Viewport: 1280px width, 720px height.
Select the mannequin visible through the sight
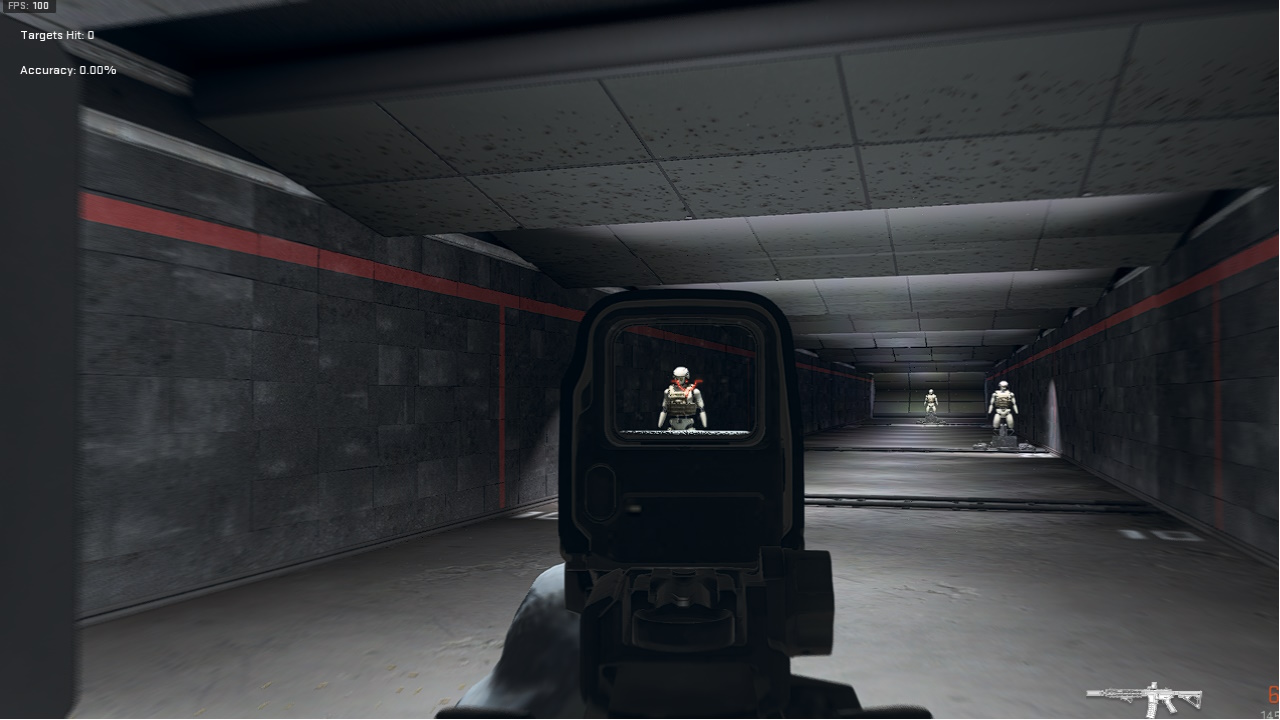pyautogui.click(x=681, y=400)
